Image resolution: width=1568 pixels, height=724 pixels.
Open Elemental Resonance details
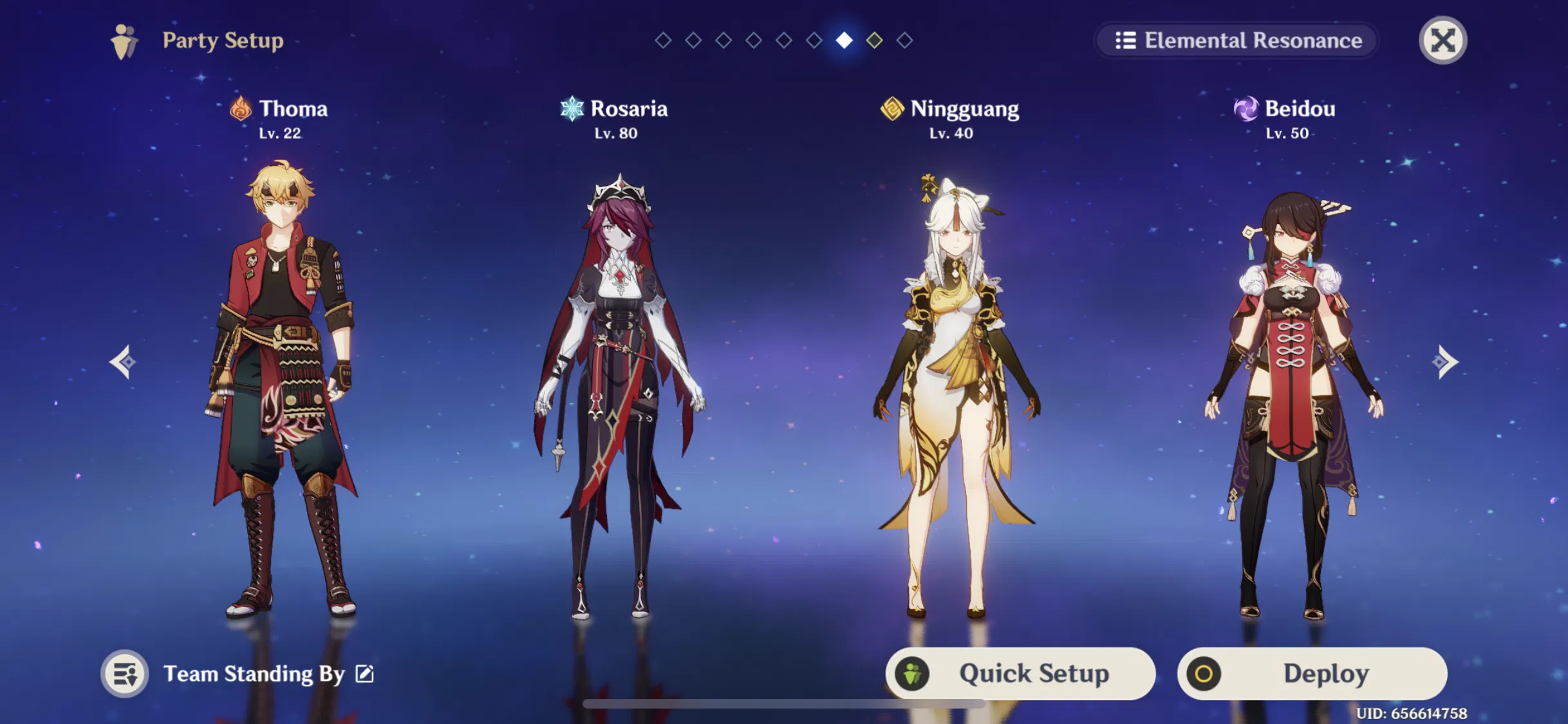[x=1237, y=41]
